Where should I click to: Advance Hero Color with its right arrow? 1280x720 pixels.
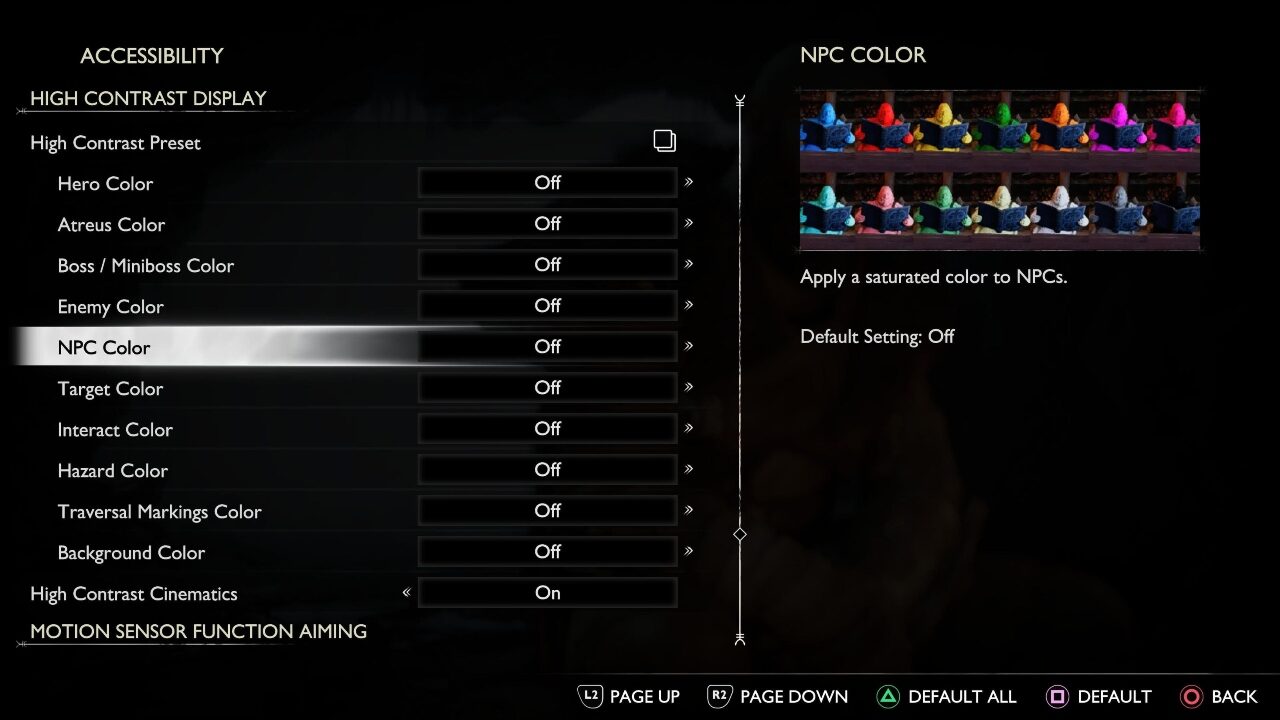[x=689, y=182]
